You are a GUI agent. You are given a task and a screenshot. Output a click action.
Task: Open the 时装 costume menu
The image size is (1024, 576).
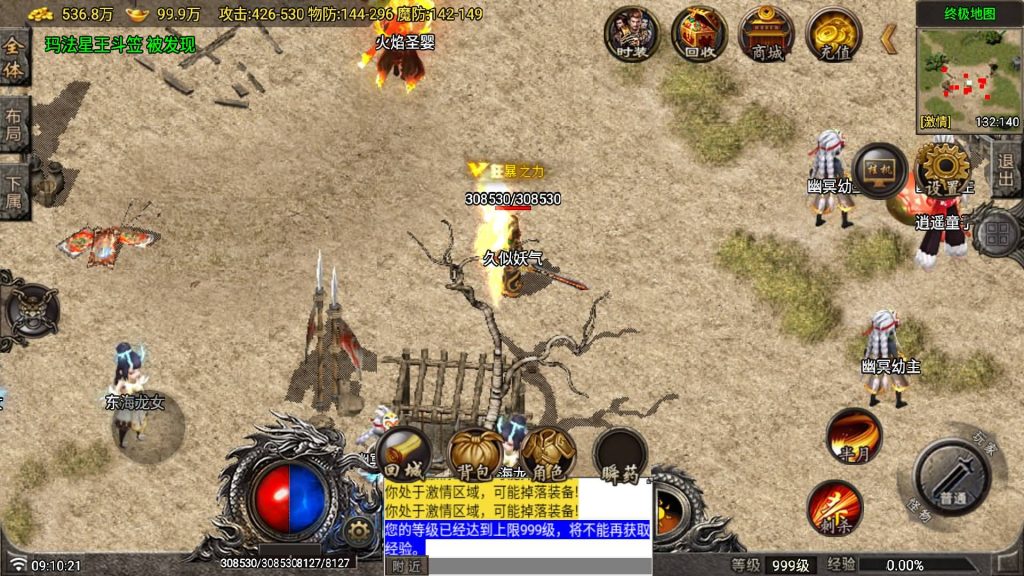coord(632,33)
